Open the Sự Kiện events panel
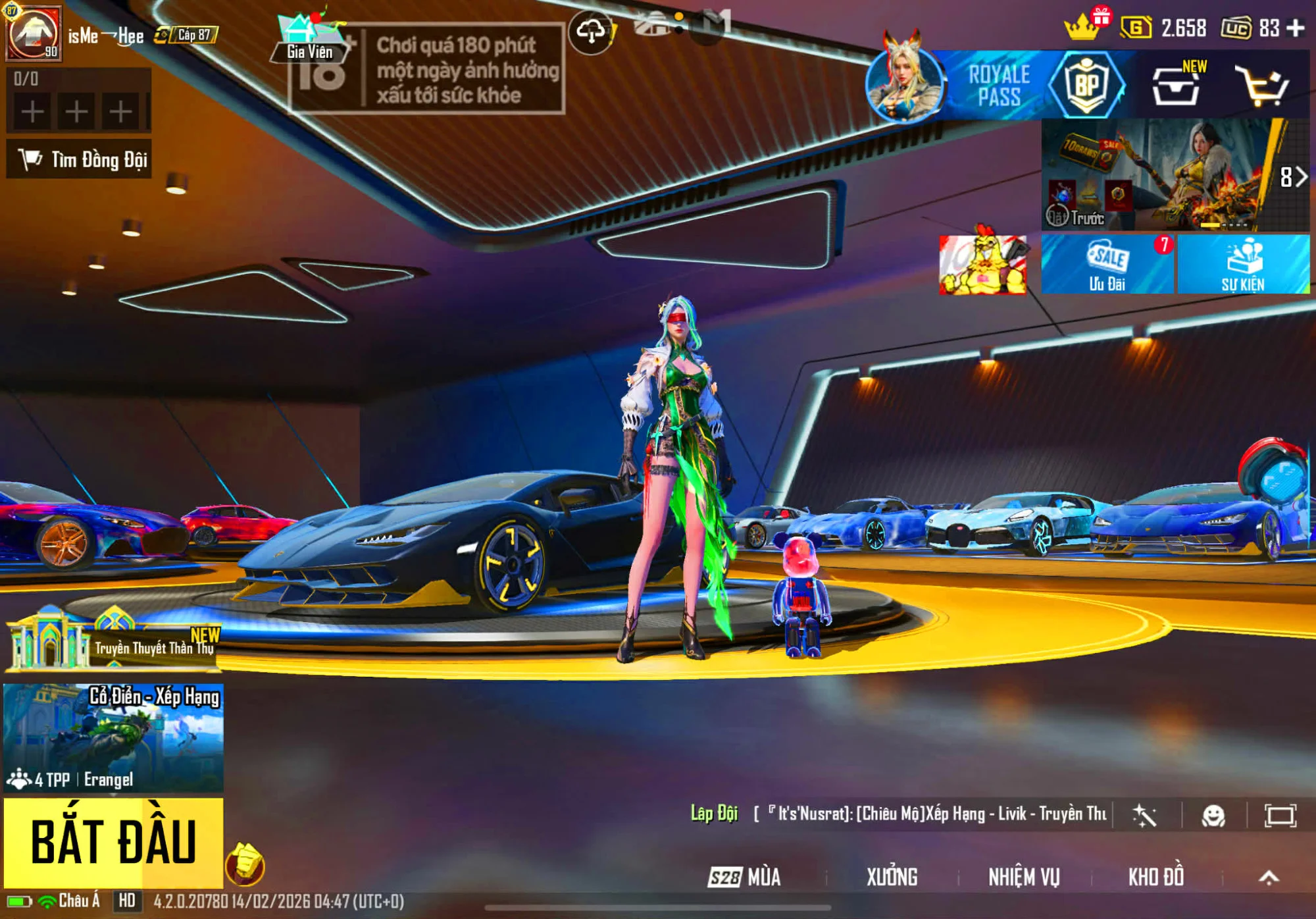Viewport: 1316px width, 919px height. tap(1243, 265)
